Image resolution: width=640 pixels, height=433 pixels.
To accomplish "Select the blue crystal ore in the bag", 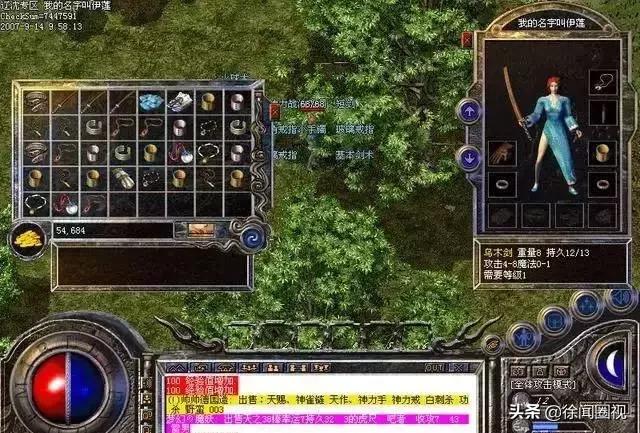I will coord(151,101).
